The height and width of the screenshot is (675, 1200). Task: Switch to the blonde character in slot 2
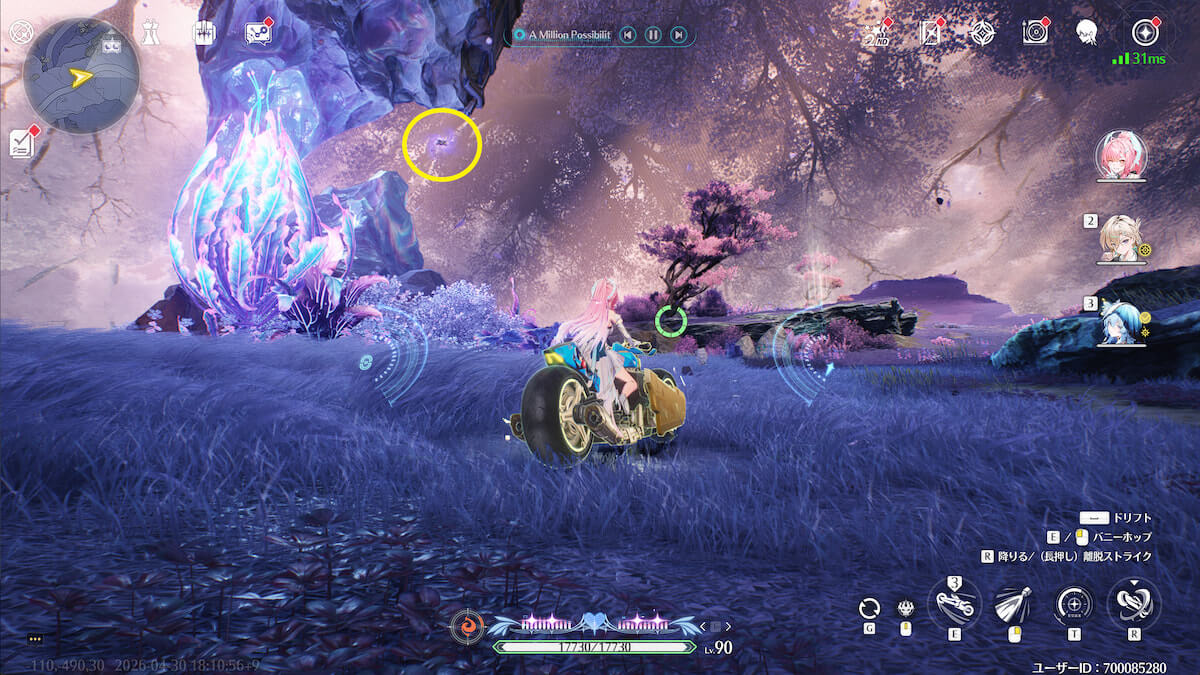coord(1119,238)
